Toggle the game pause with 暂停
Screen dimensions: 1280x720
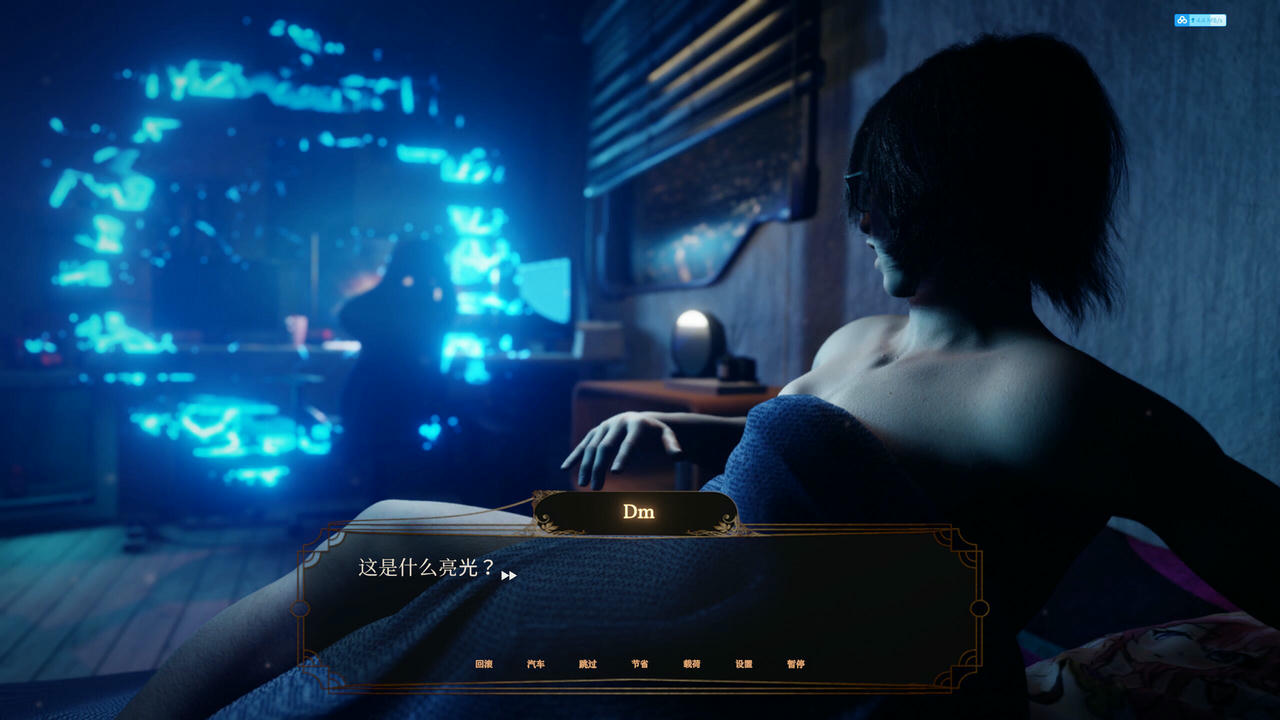(795, 663)
